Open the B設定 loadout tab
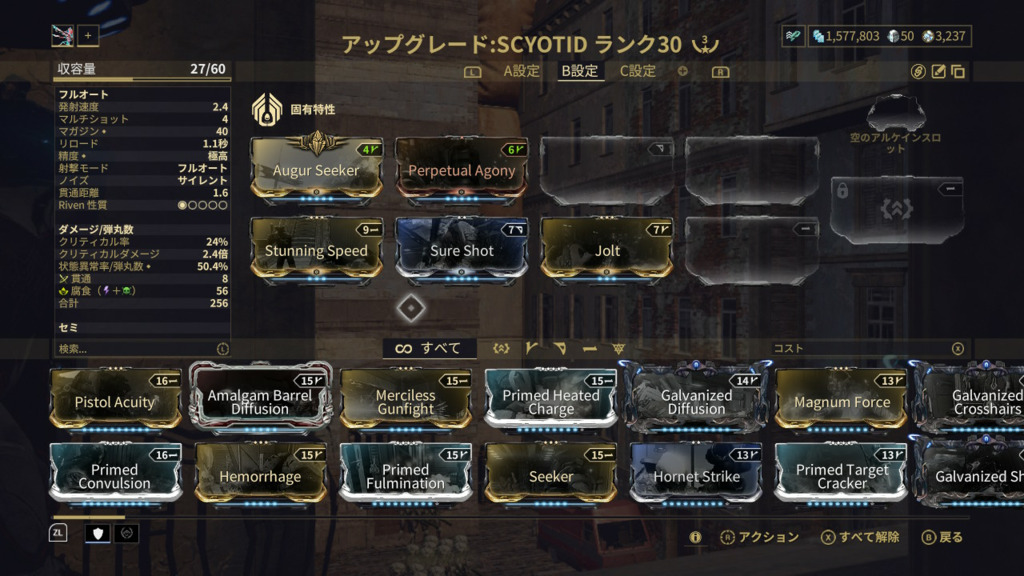 579,71
